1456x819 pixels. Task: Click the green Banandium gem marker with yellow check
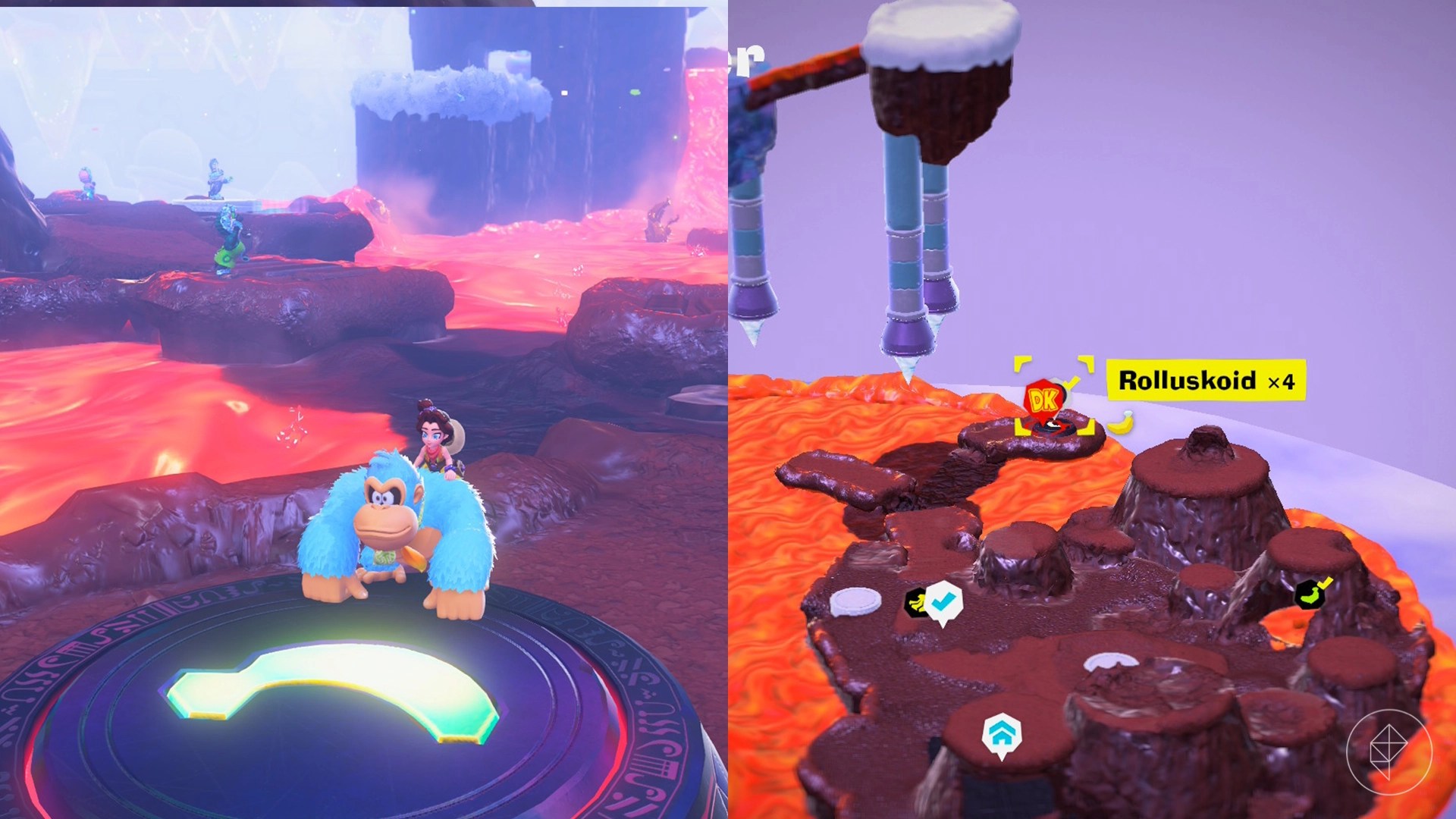1309,596
